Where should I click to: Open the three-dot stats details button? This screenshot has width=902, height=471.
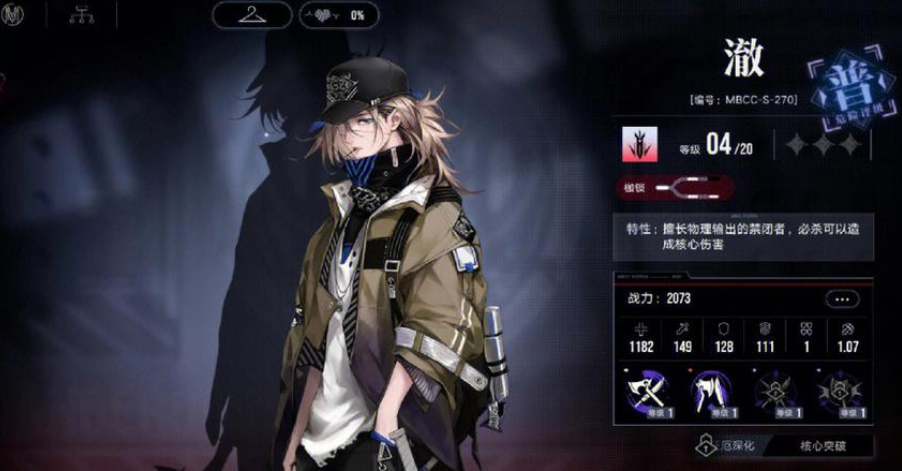coord(842,299)
